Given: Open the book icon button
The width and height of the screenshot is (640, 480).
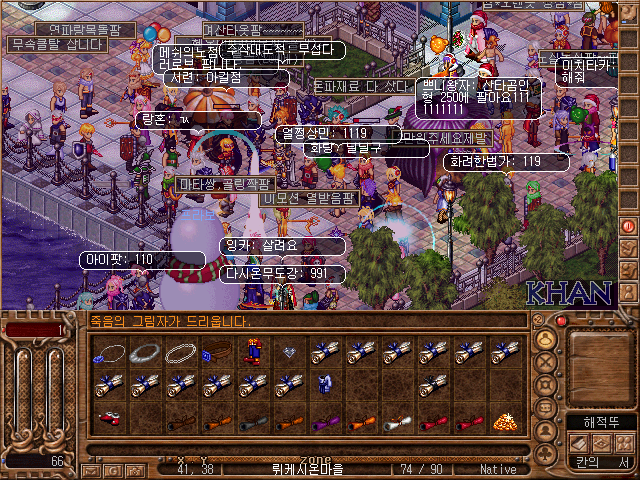Looking at the screenshot, I should pos(580,443).
